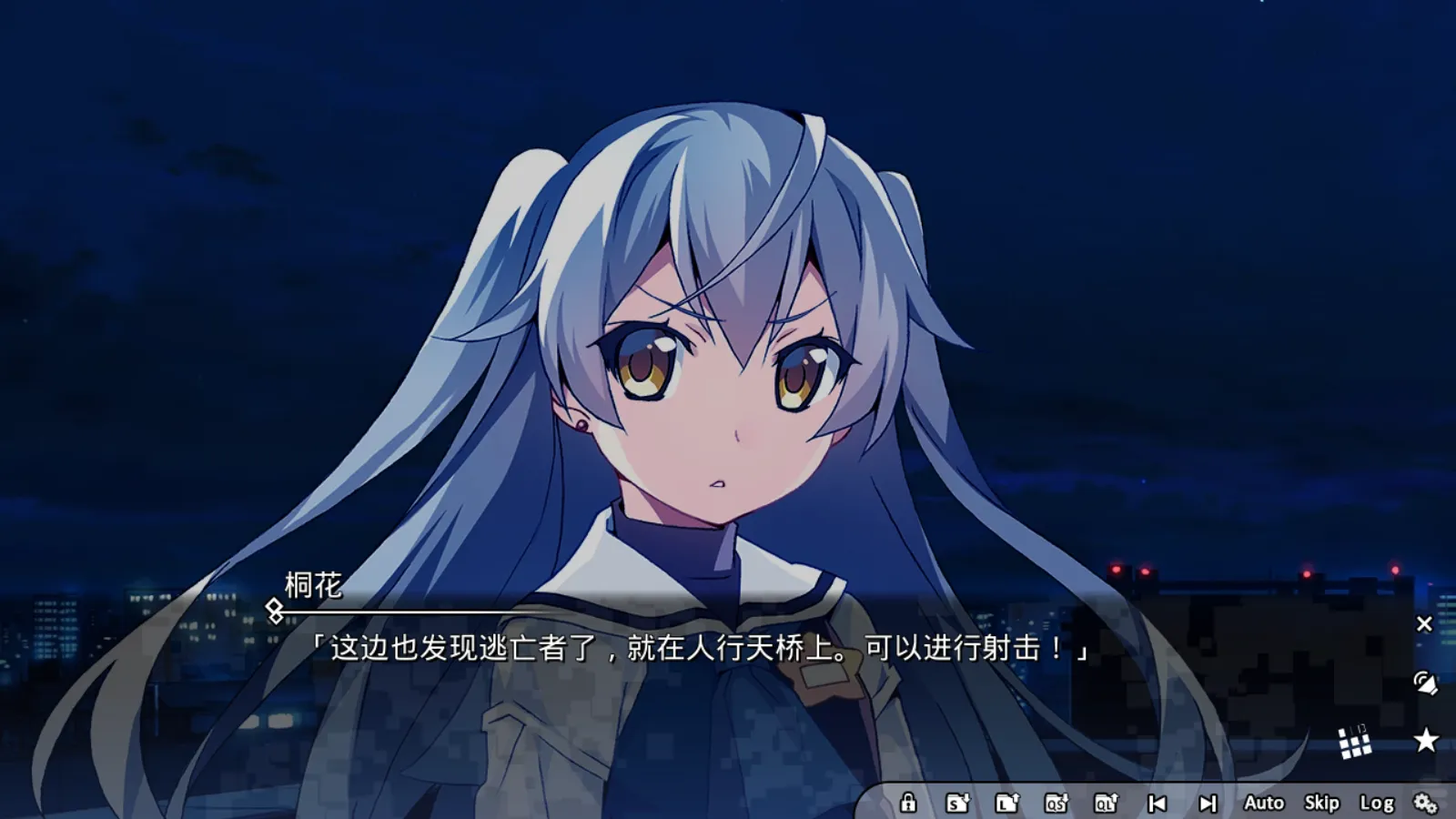Screen dimensions: 1456x819
Task: Enable Auto reading mode
Action: pos(1265,804)
